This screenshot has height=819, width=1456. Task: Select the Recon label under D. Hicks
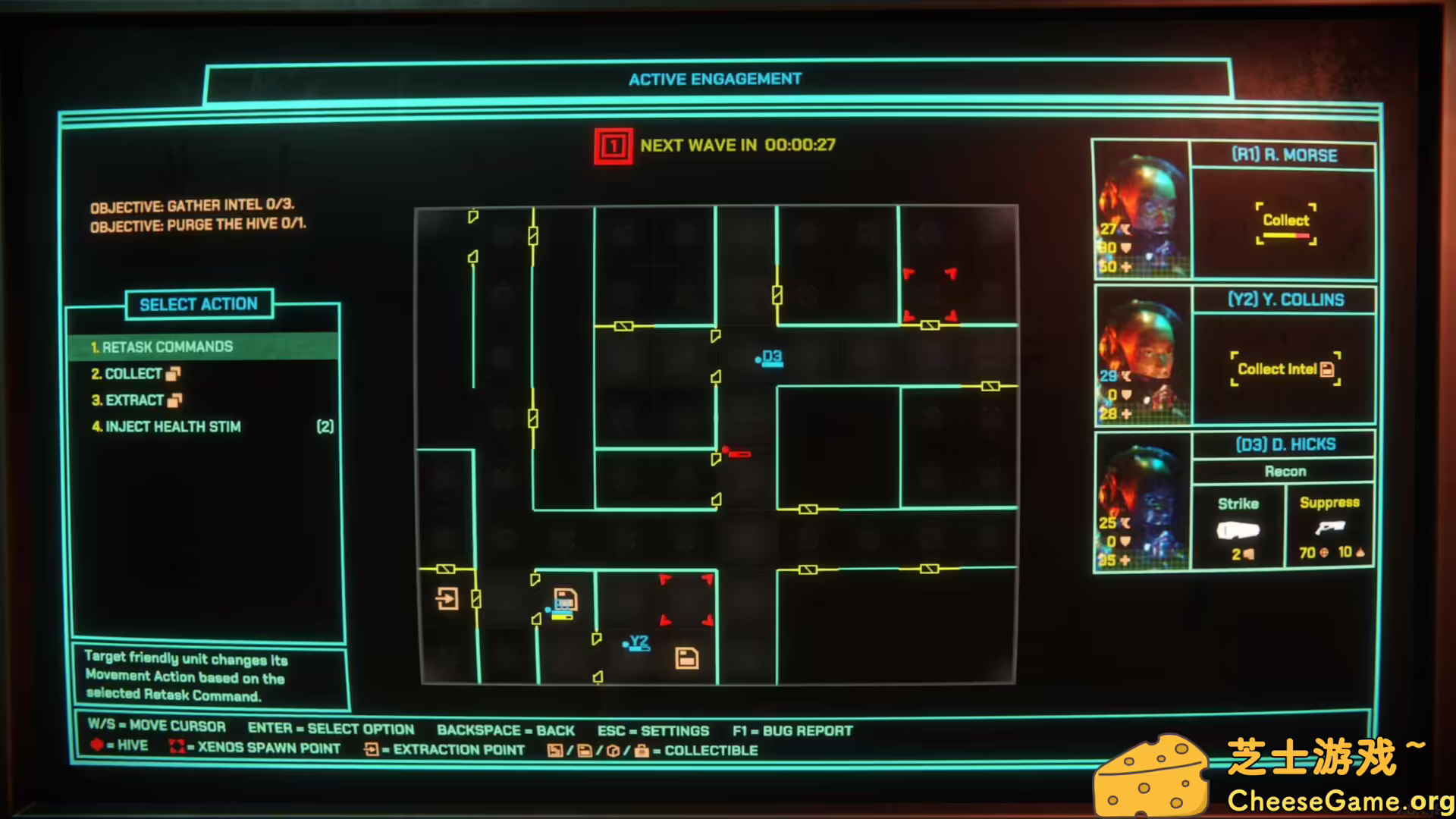1283,471
